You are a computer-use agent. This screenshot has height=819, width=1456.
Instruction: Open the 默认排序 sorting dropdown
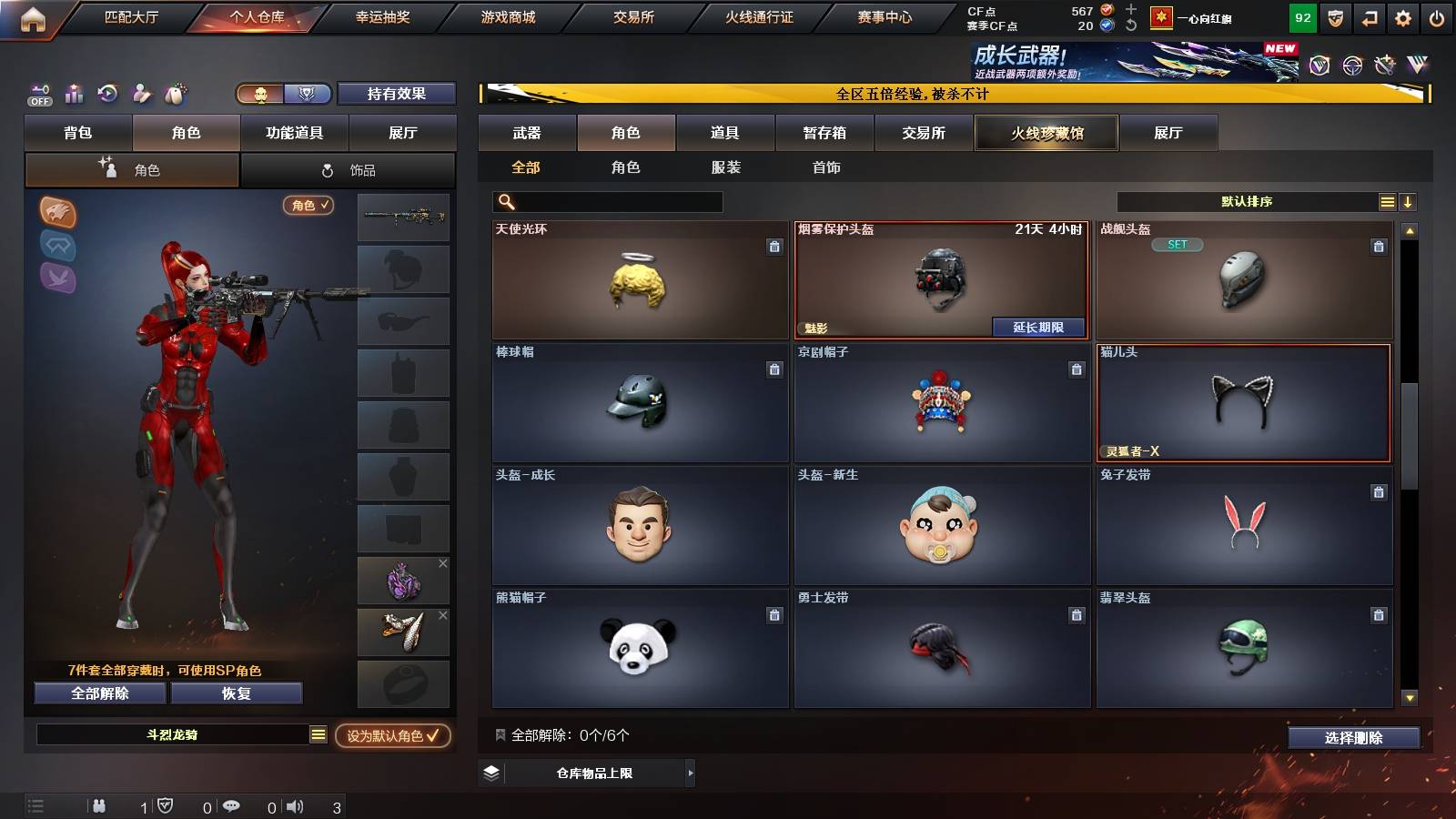pos(1247,201)
